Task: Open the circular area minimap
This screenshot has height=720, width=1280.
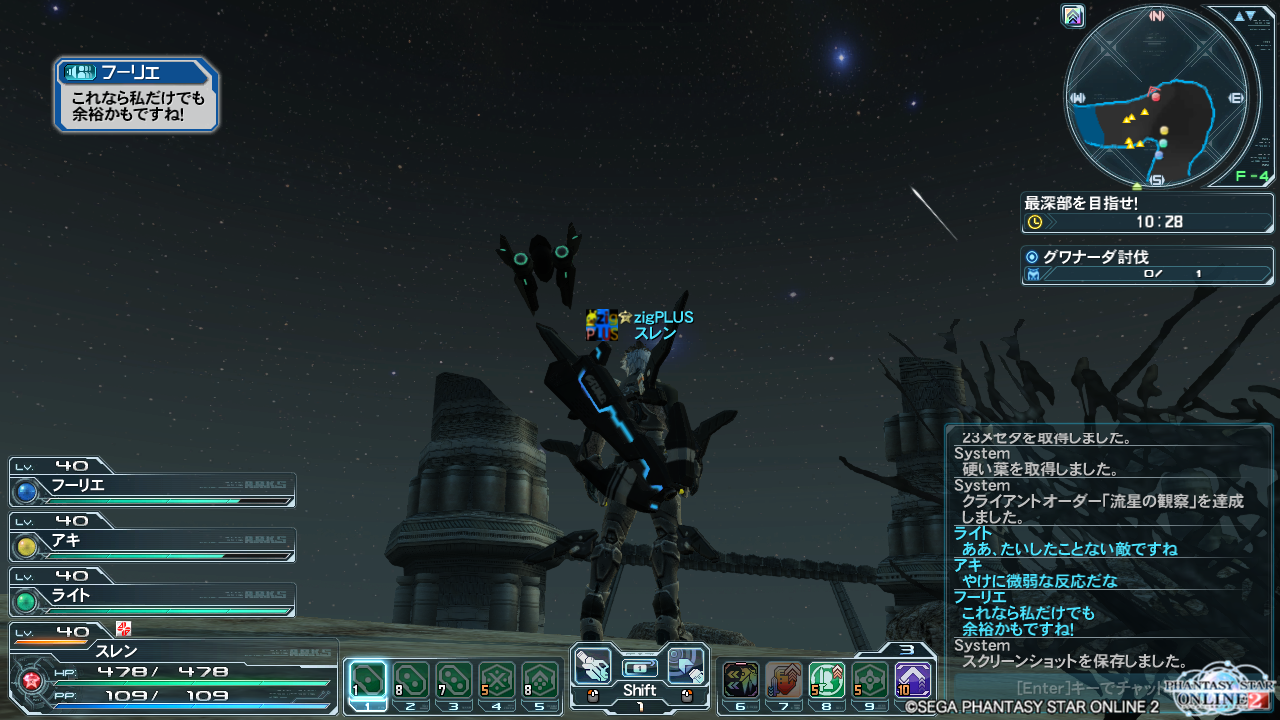Action: (x=1157, y=98)
